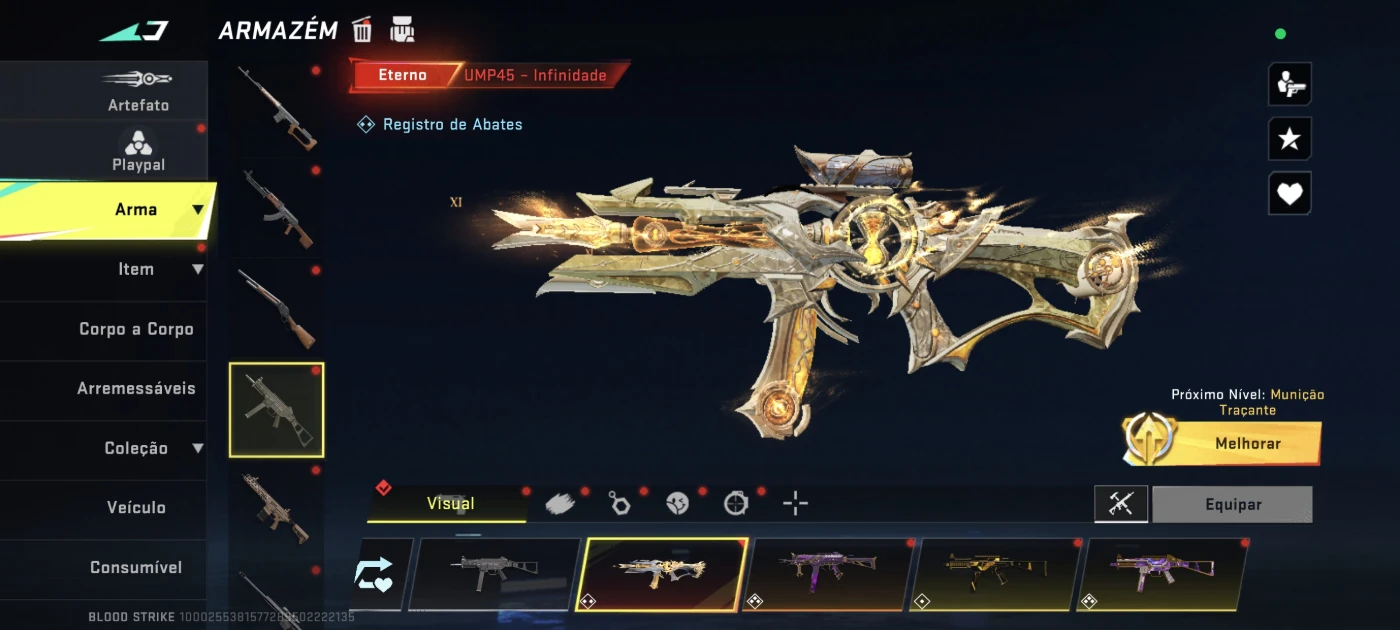This screenshot has height=630, width=1400.
Task: Select the default gray UMP45 skin
Action: coord(494,574)
